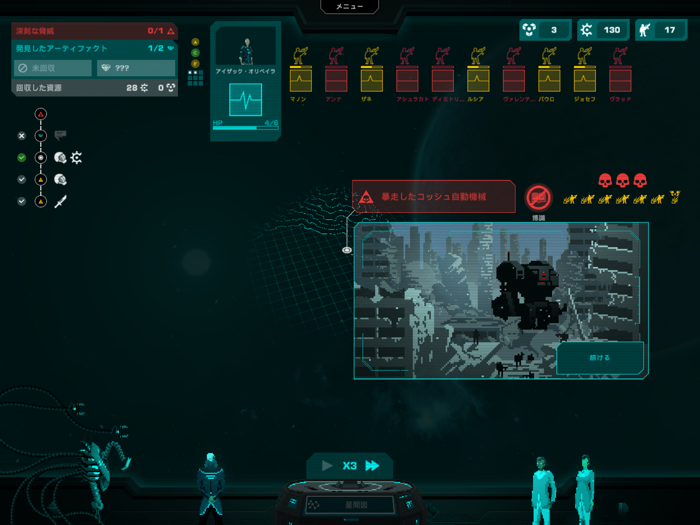Viewport: 700px width, 525px height.
Task: Select the sword node on mission path
Action: [x=61, y=202]
